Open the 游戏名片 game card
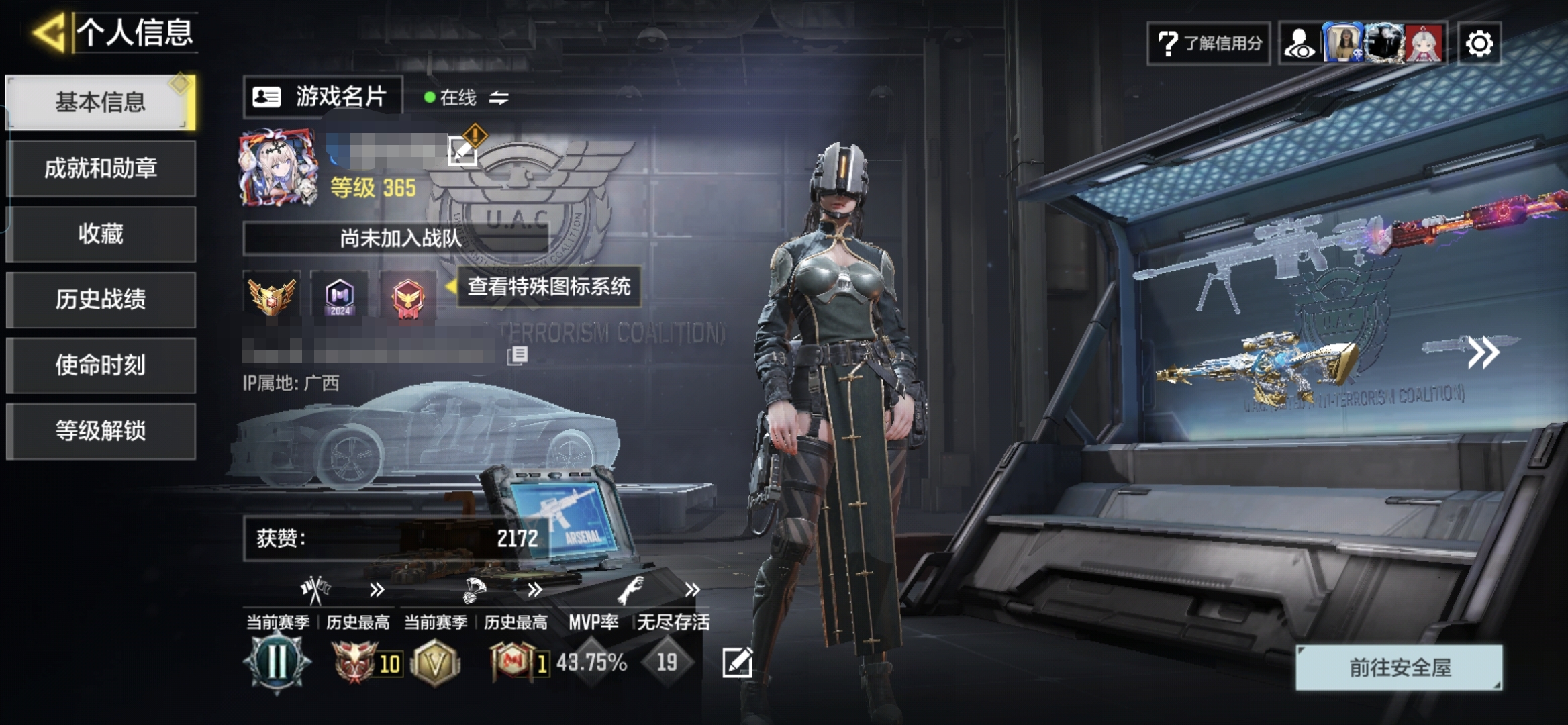Viewport: 1568px width, 725px height. [322, 97]
